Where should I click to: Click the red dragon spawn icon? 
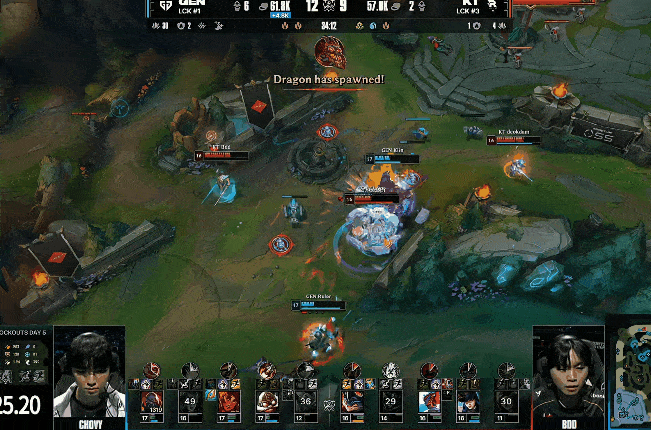tap(329, 52)
